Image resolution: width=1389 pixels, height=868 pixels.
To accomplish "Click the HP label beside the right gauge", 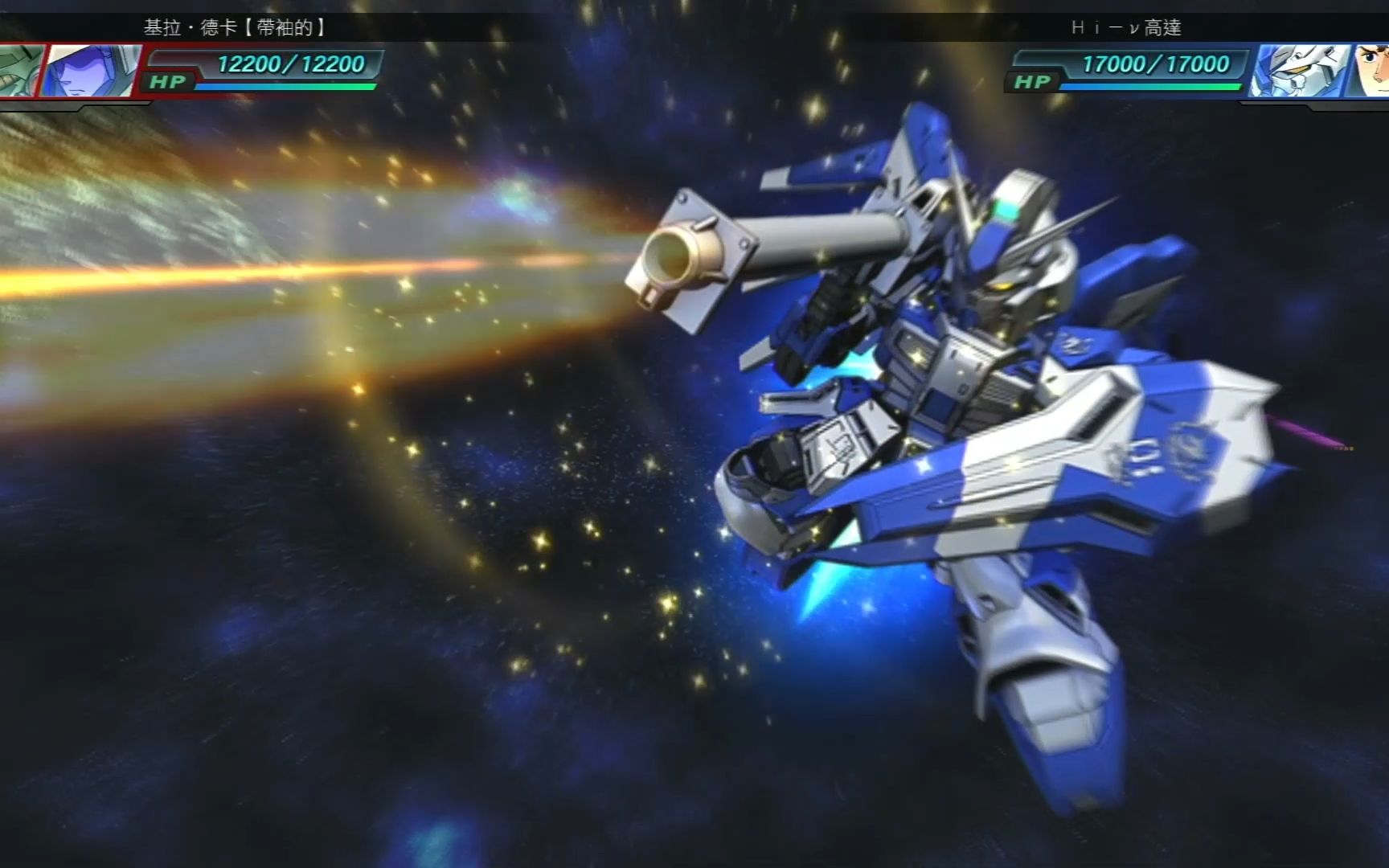I will tap(1031, 80).
